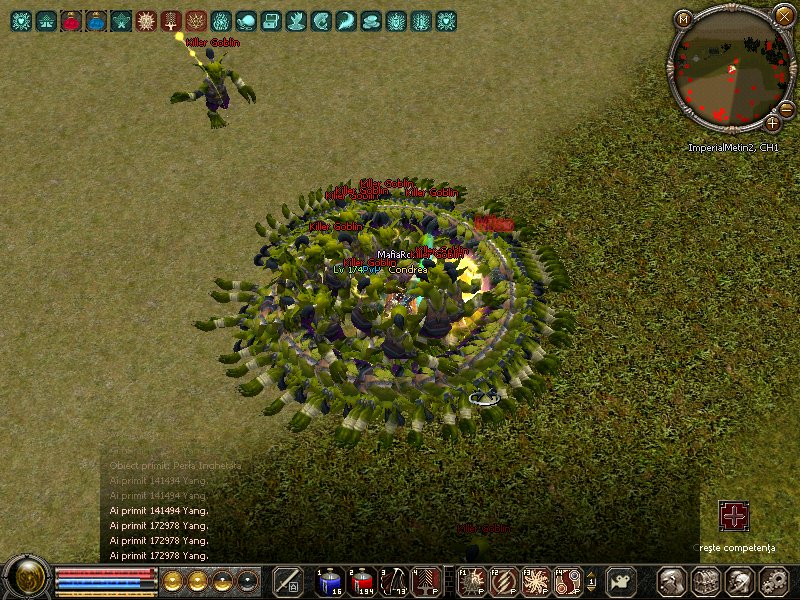Use the red health potion in the quickslot
Viewport: 800px width, 600px height.
pyautogui.click(x=361, y=580)
